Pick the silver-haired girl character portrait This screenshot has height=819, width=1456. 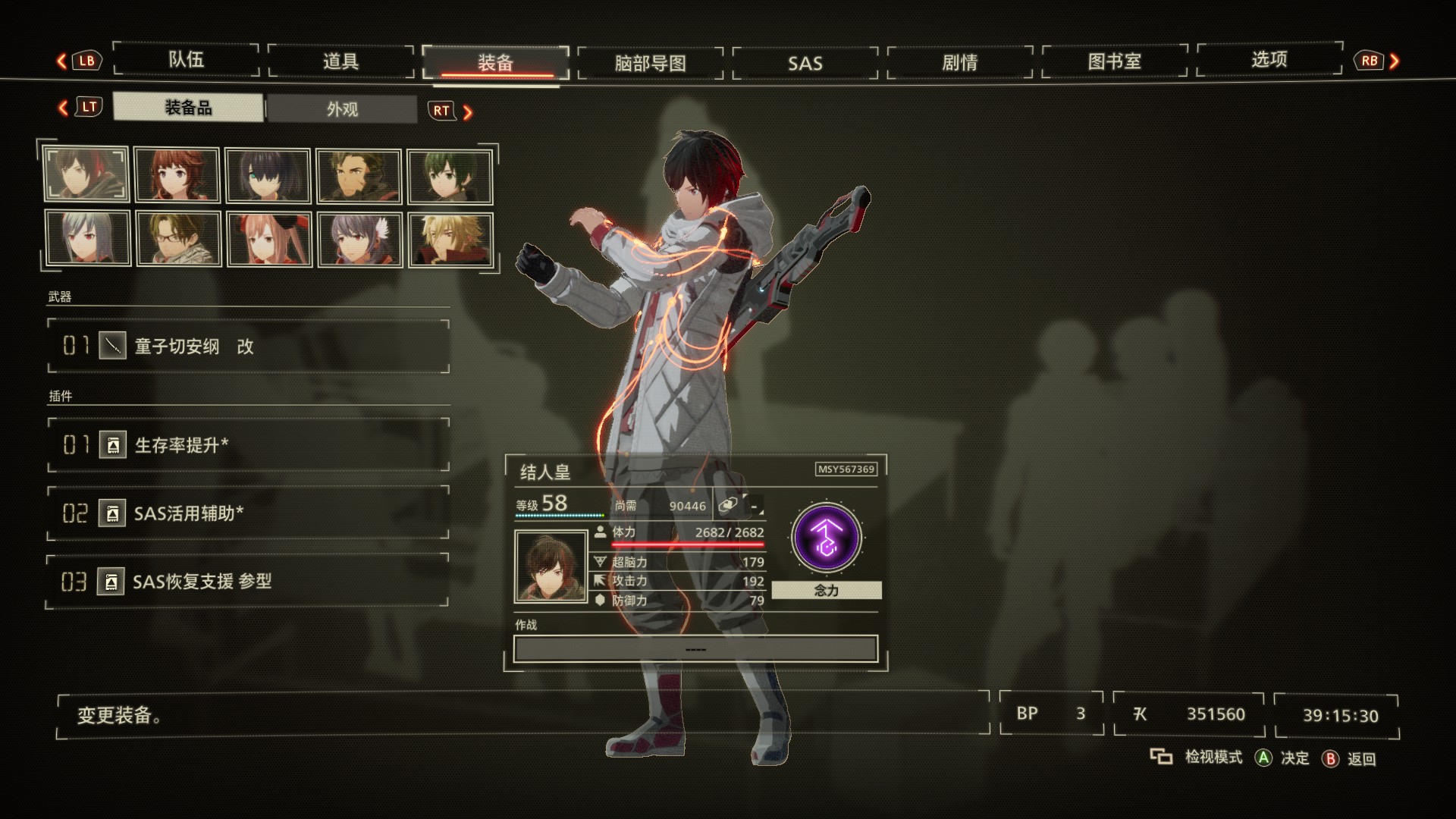[x=86, y=239]
